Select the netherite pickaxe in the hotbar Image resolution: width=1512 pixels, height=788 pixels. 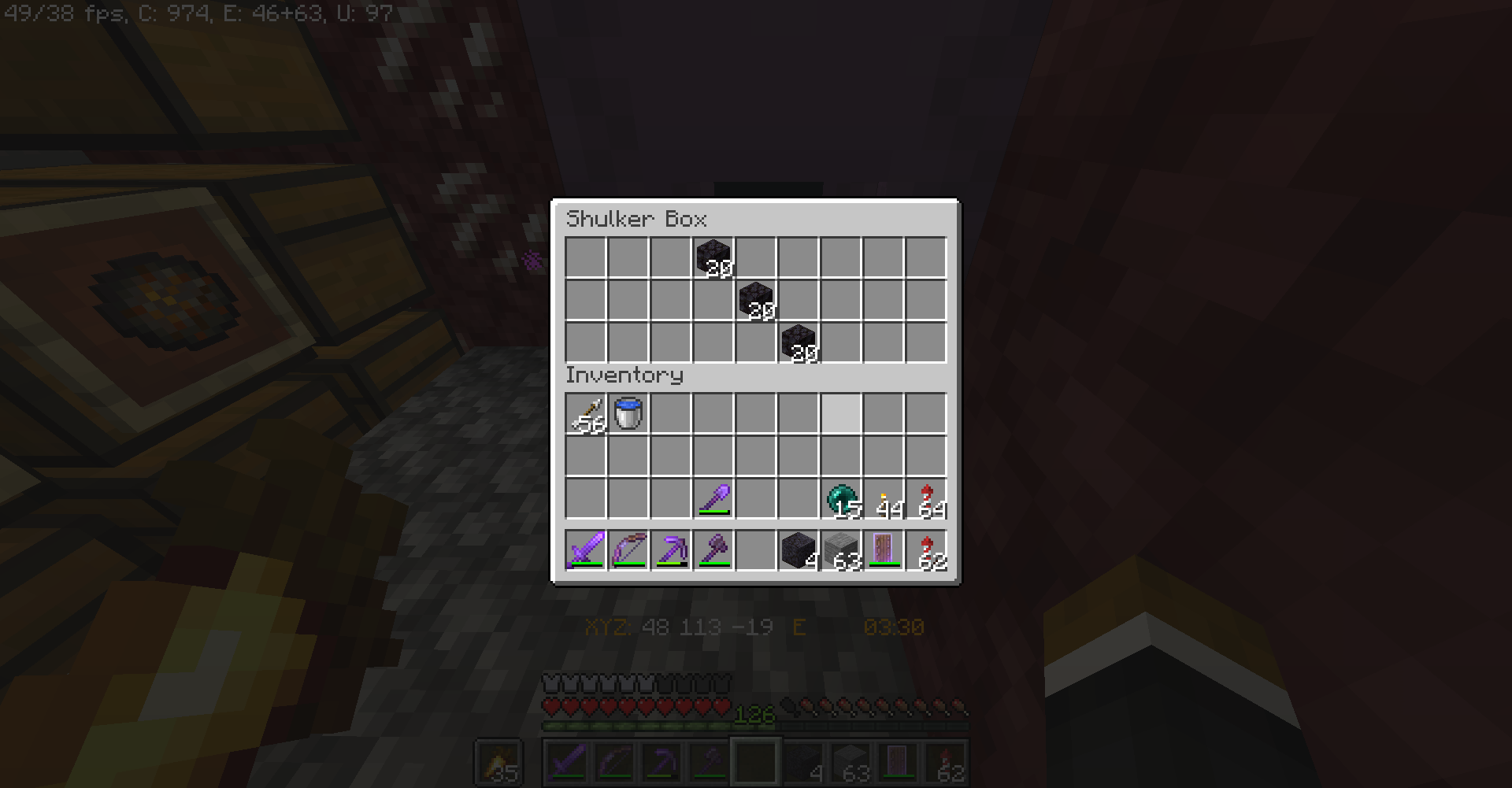click(671, 549)
